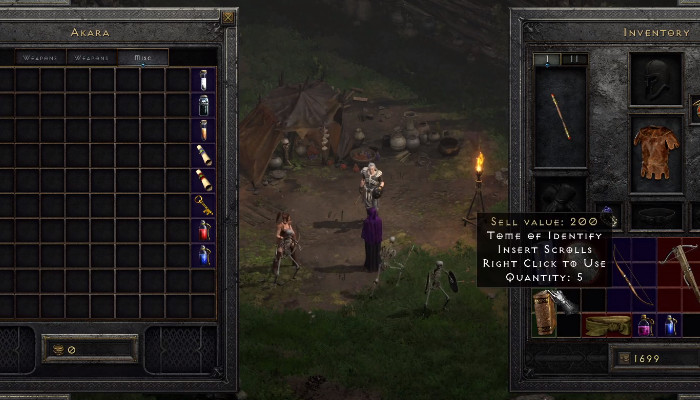Buy the key from Akara's stock
The image size is (700, 400).
coord(204,205)
